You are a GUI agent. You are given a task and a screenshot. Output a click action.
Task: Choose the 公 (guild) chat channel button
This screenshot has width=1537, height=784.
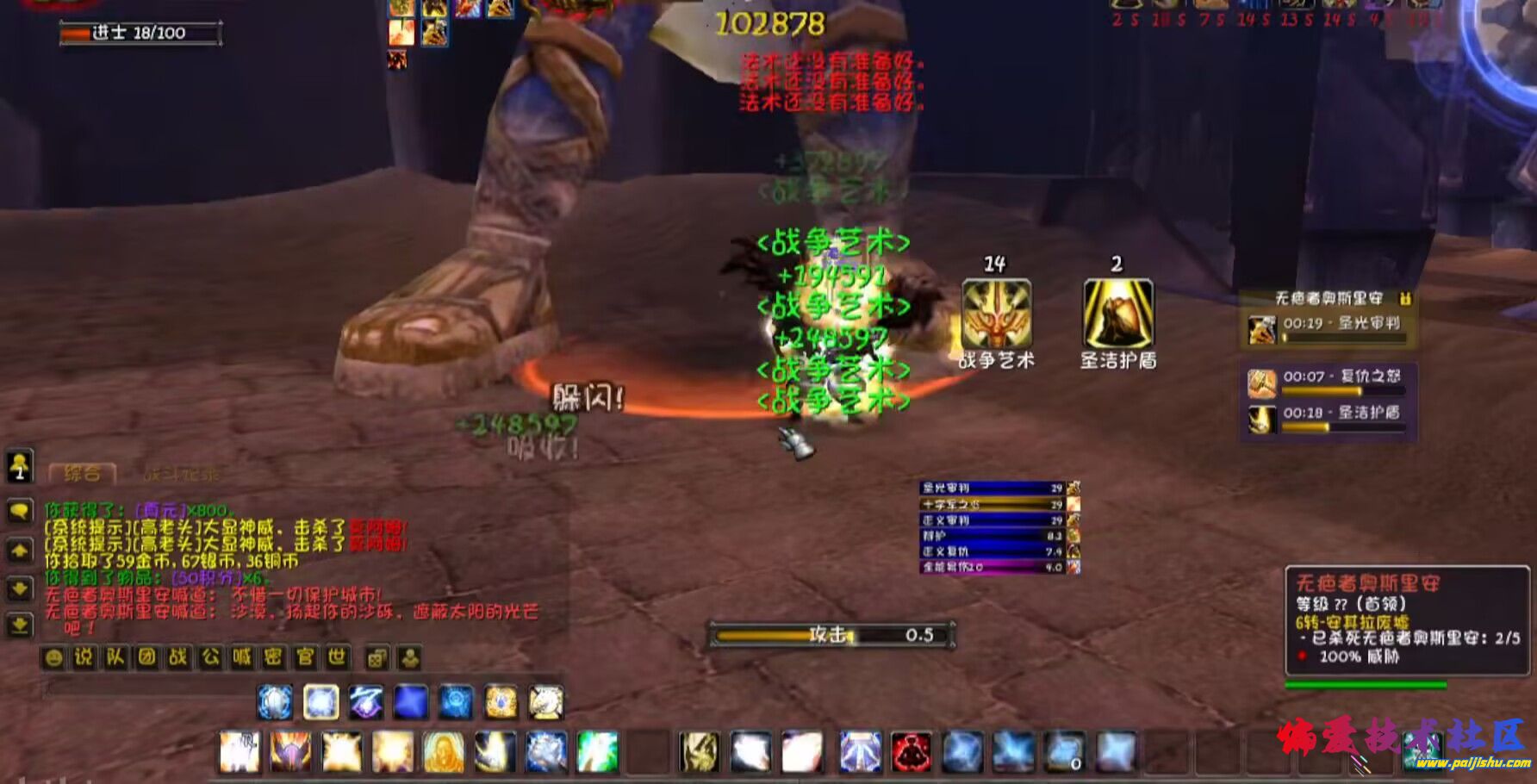(210, 658)
